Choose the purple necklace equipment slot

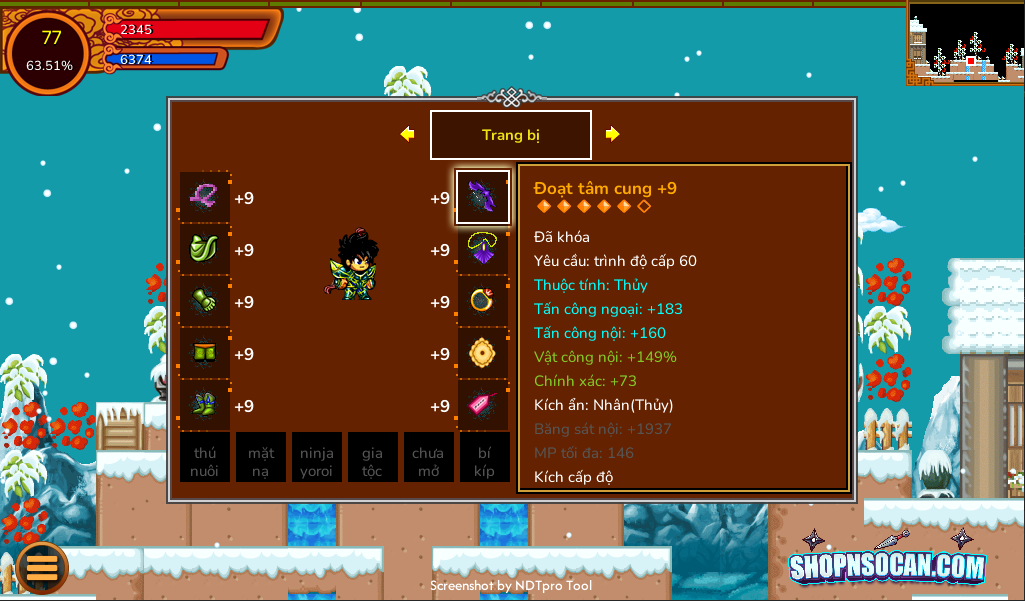tap(483, 250)
